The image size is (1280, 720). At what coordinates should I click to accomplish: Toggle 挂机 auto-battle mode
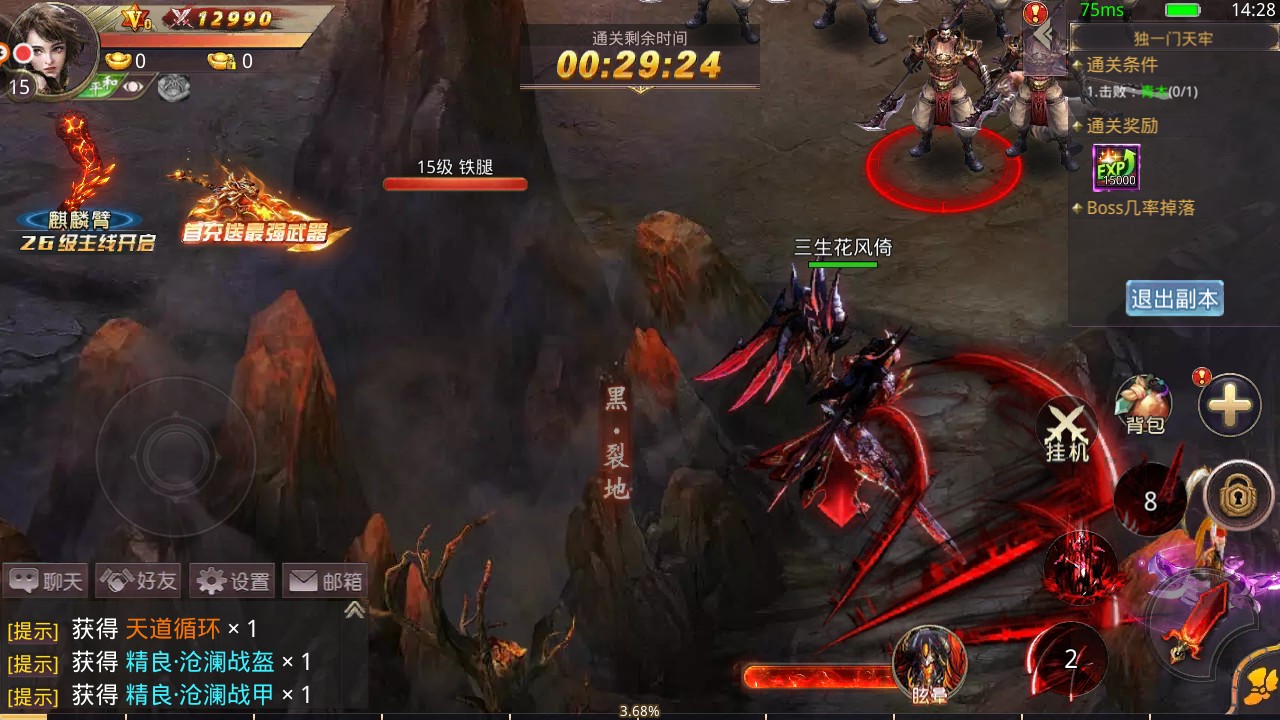tap(1066, 430)
